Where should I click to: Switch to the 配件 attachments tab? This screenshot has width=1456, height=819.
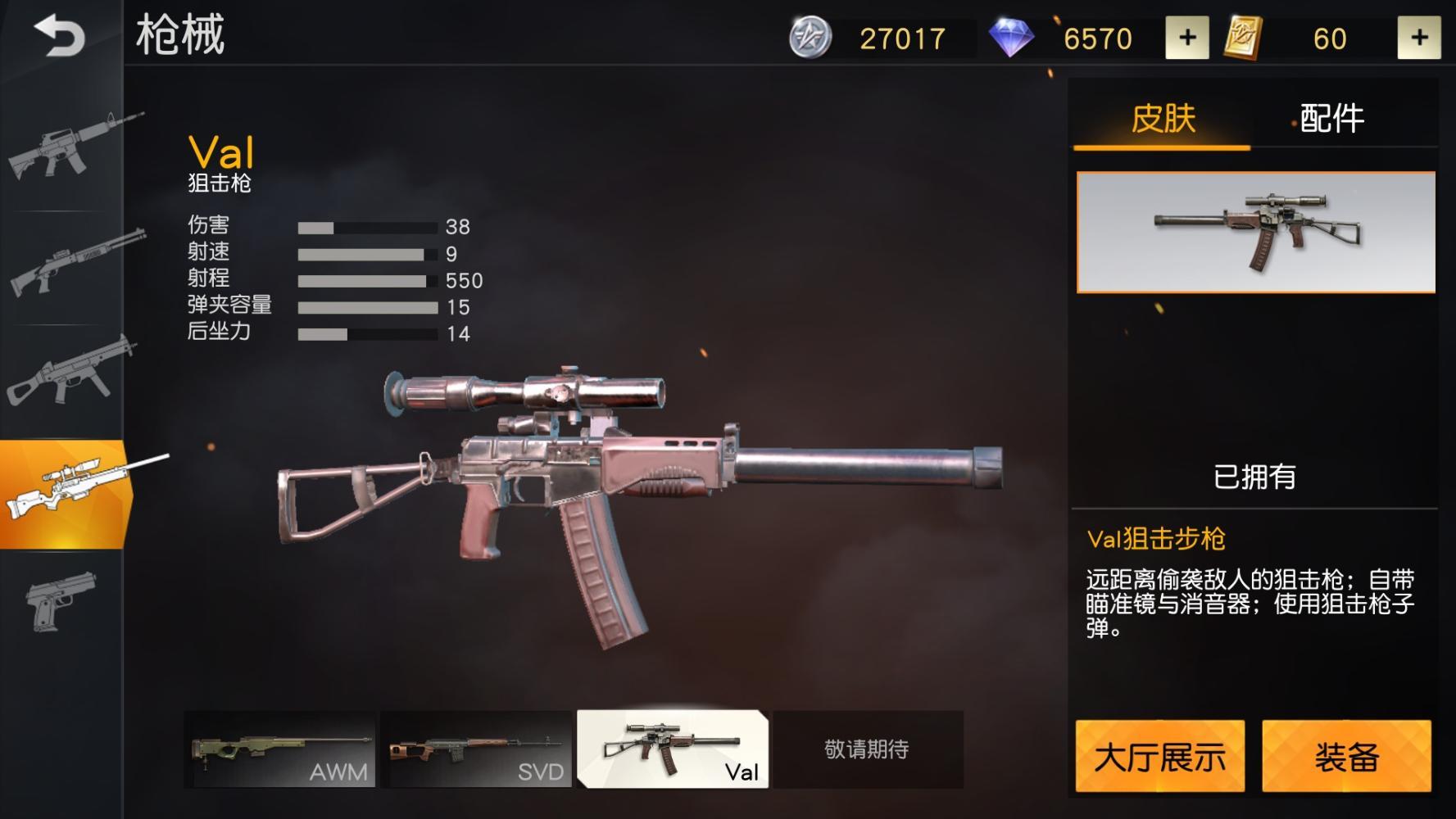click(x=1329, y=119)
